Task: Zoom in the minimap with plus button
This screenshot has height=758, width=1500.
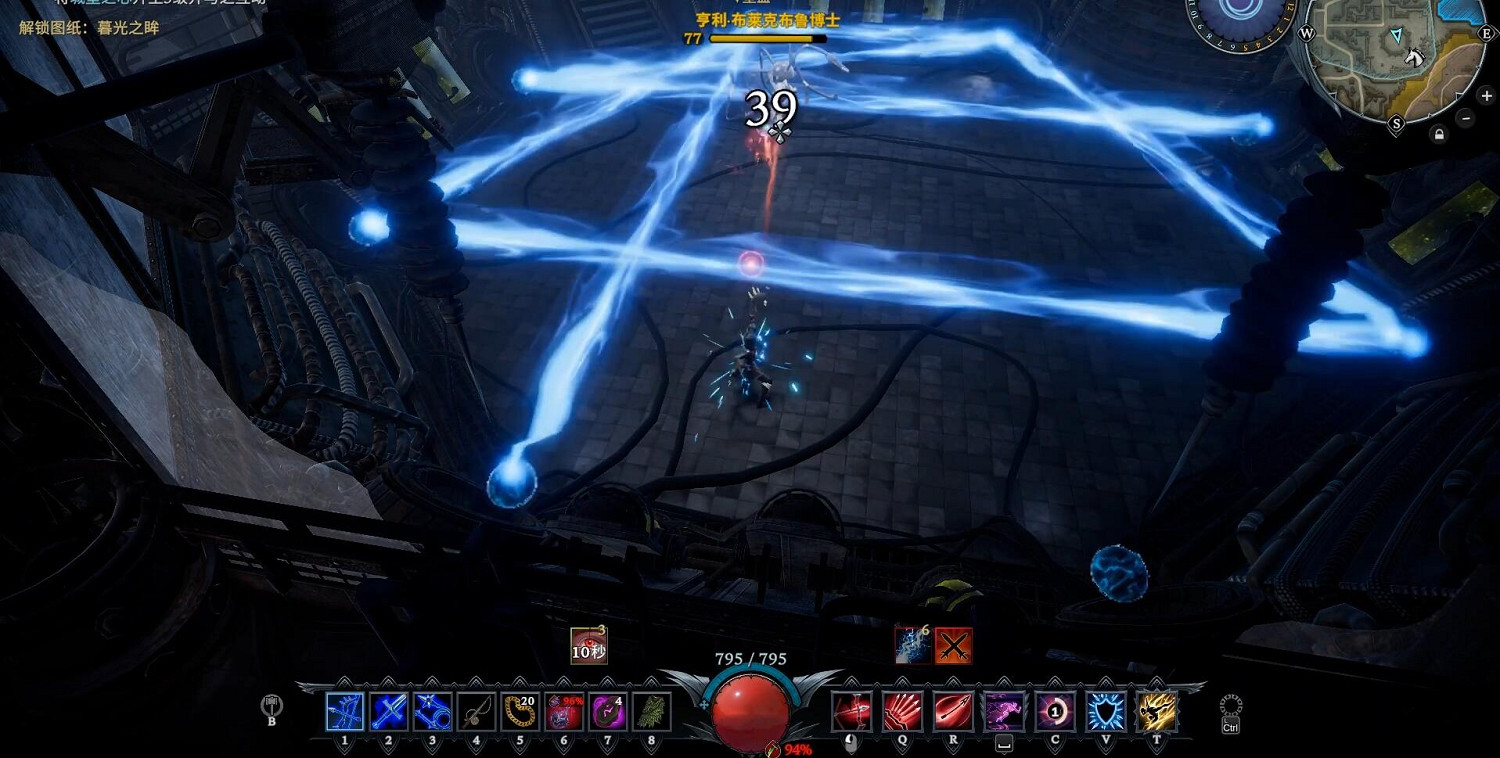Action: pos(1487,96)
